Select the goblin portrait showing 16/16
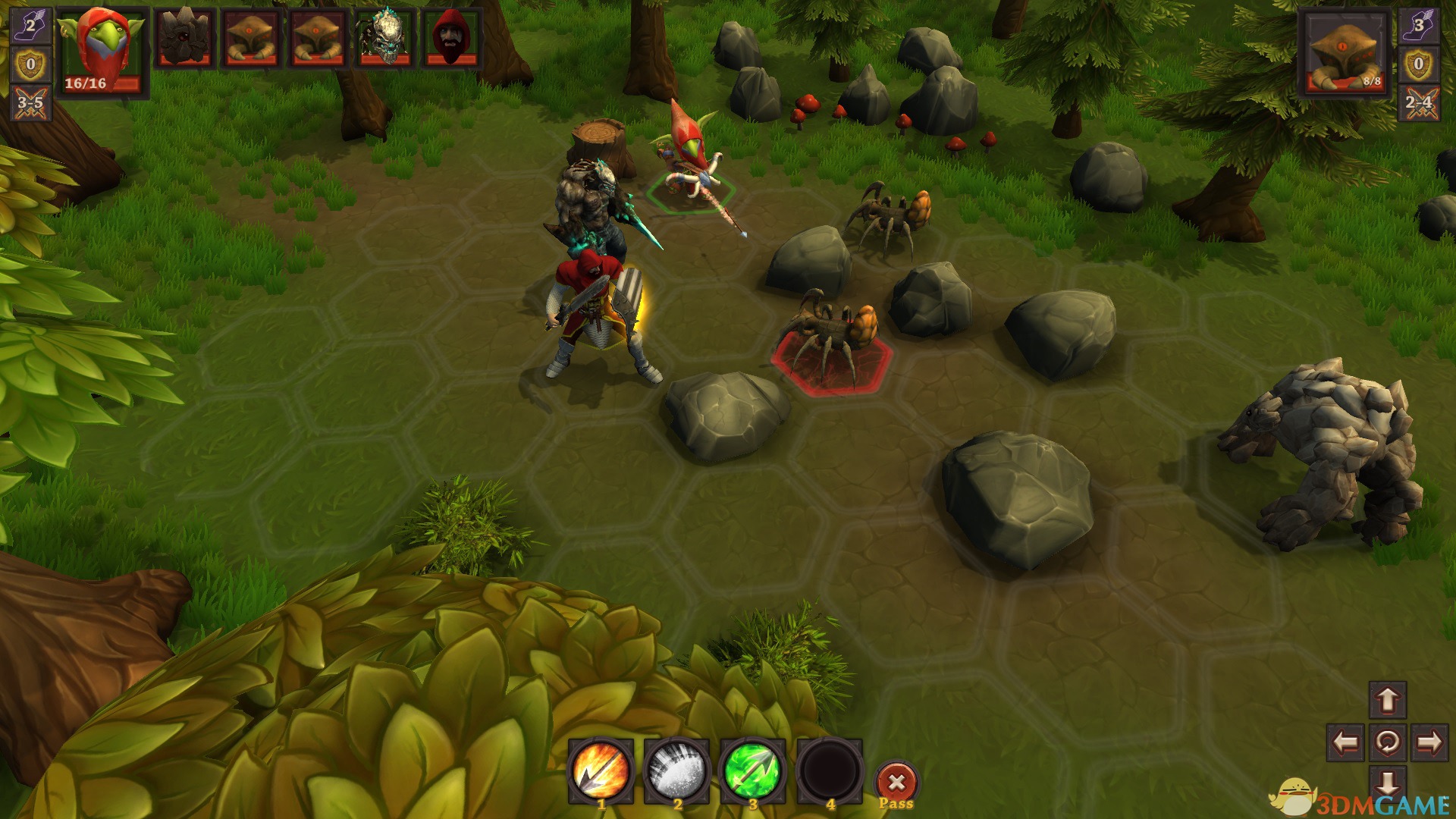 (102, 50)
